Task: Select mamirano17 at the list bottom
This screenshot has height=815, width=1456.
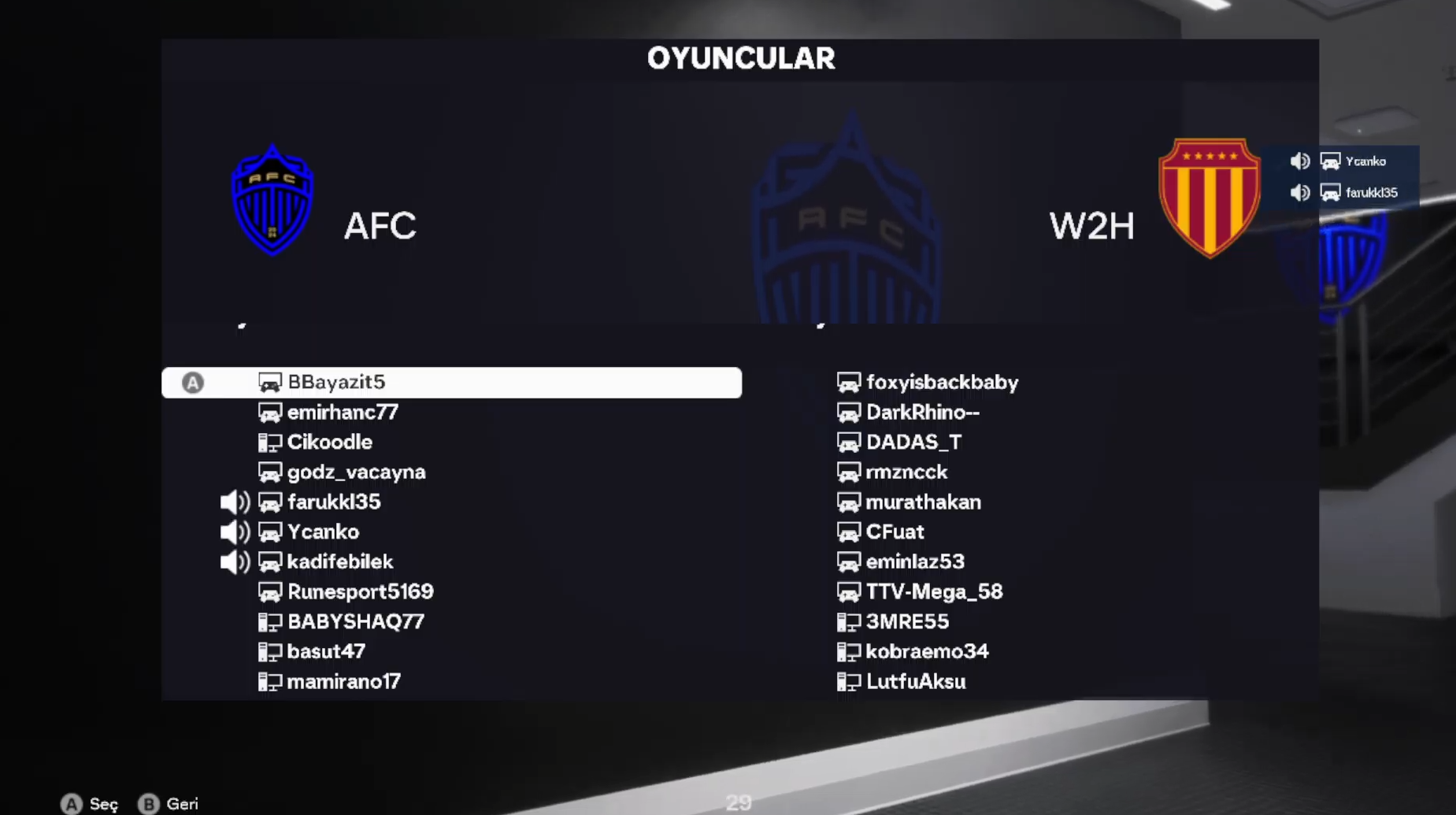Action: click(343, 682)
